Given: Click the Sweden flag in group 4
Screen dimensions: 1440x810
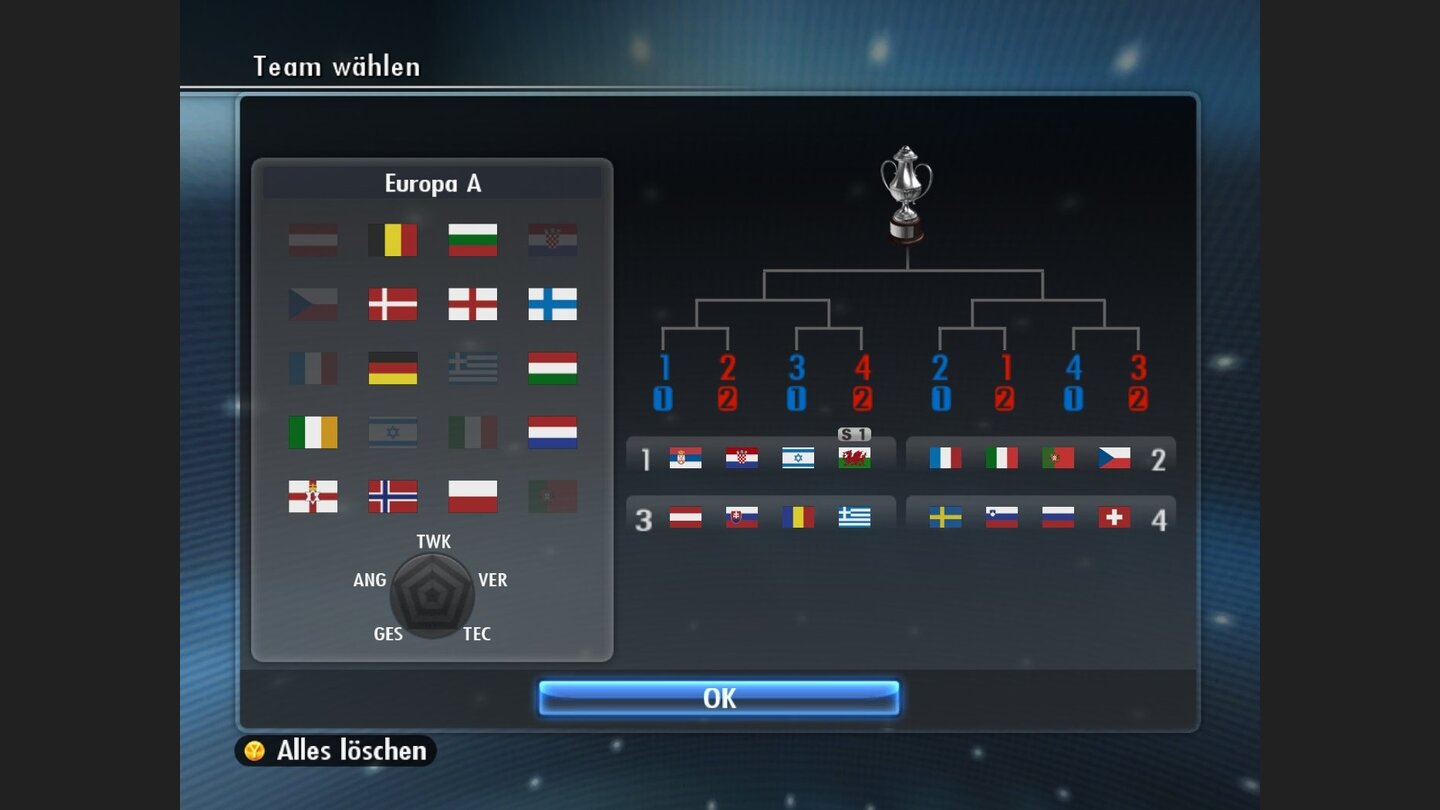Looking at the screenshot, I should pyautogui.click(x=945, y=518).
